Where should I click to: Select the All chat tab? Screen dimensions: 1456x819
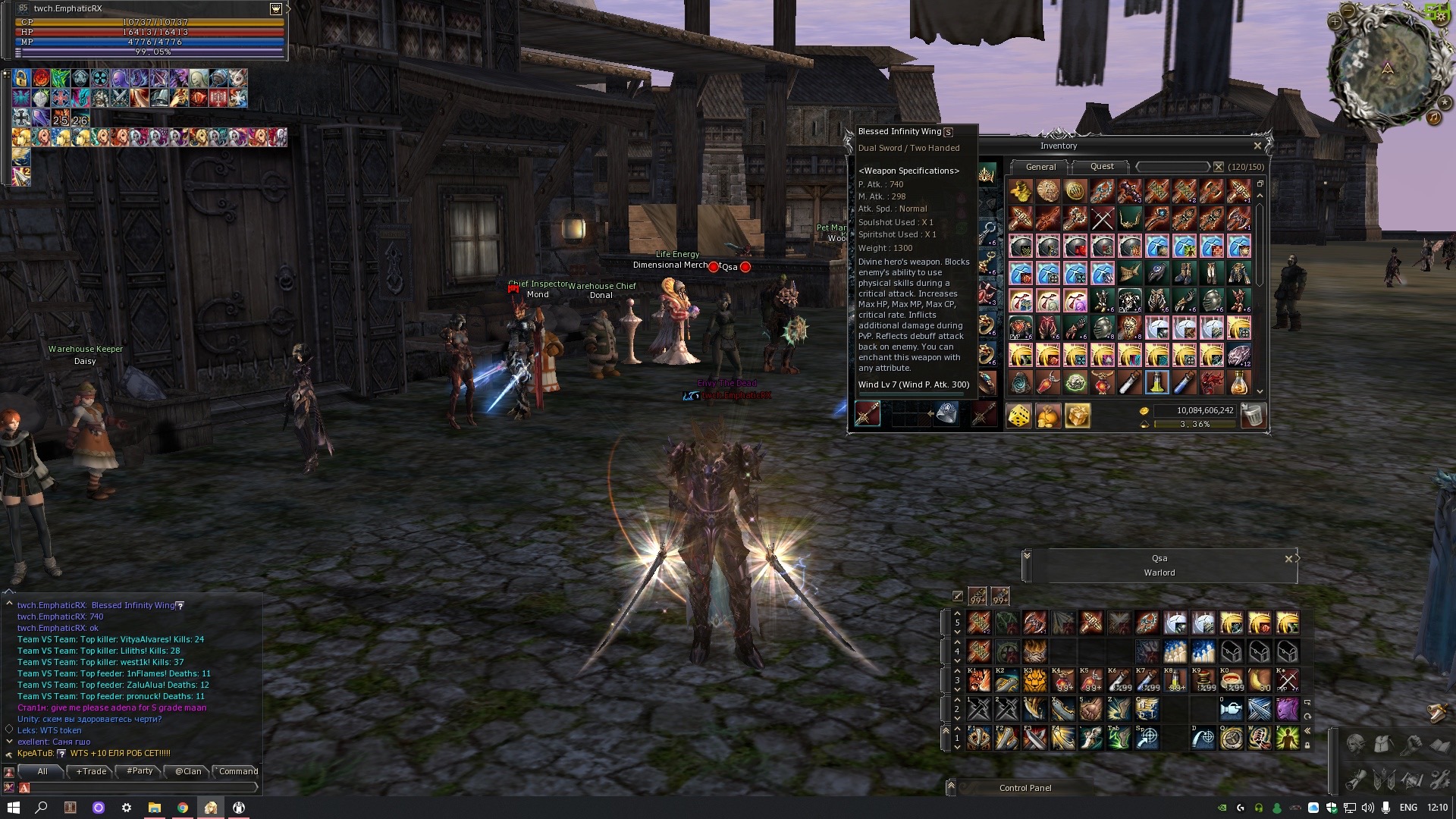[42, 771]
